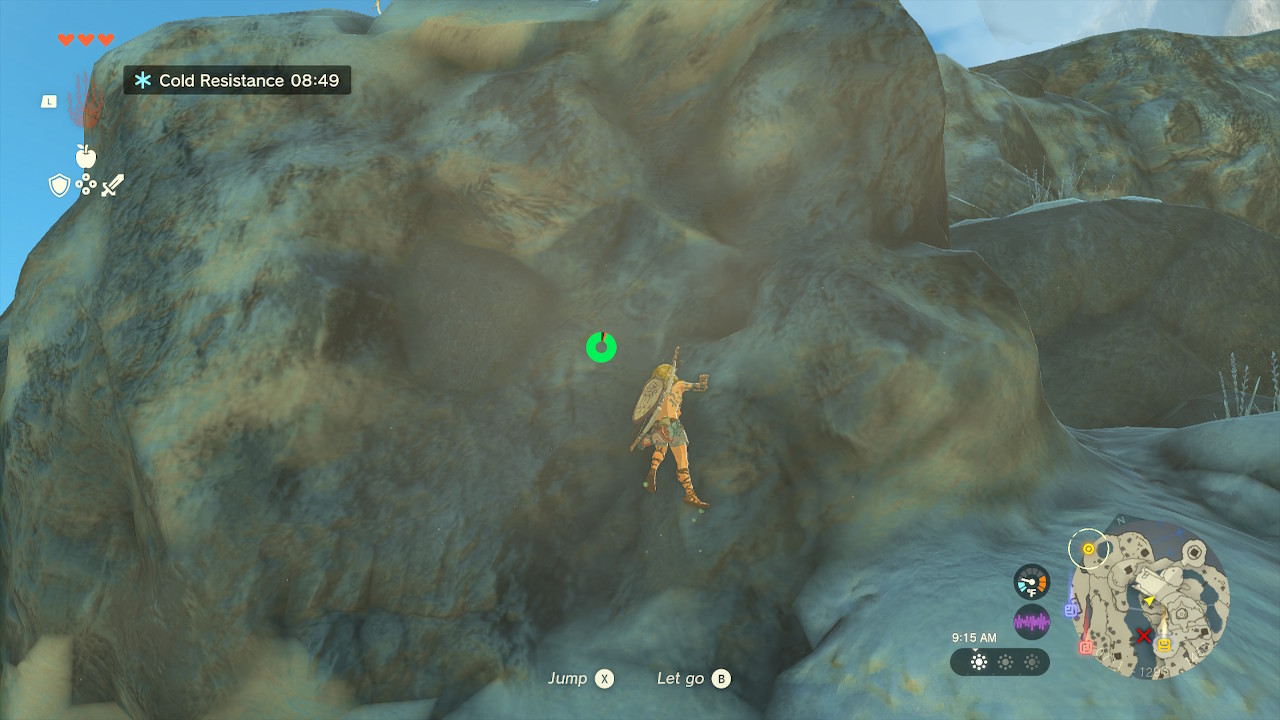Select the sword icon in the HUD

tap(112, 185)
